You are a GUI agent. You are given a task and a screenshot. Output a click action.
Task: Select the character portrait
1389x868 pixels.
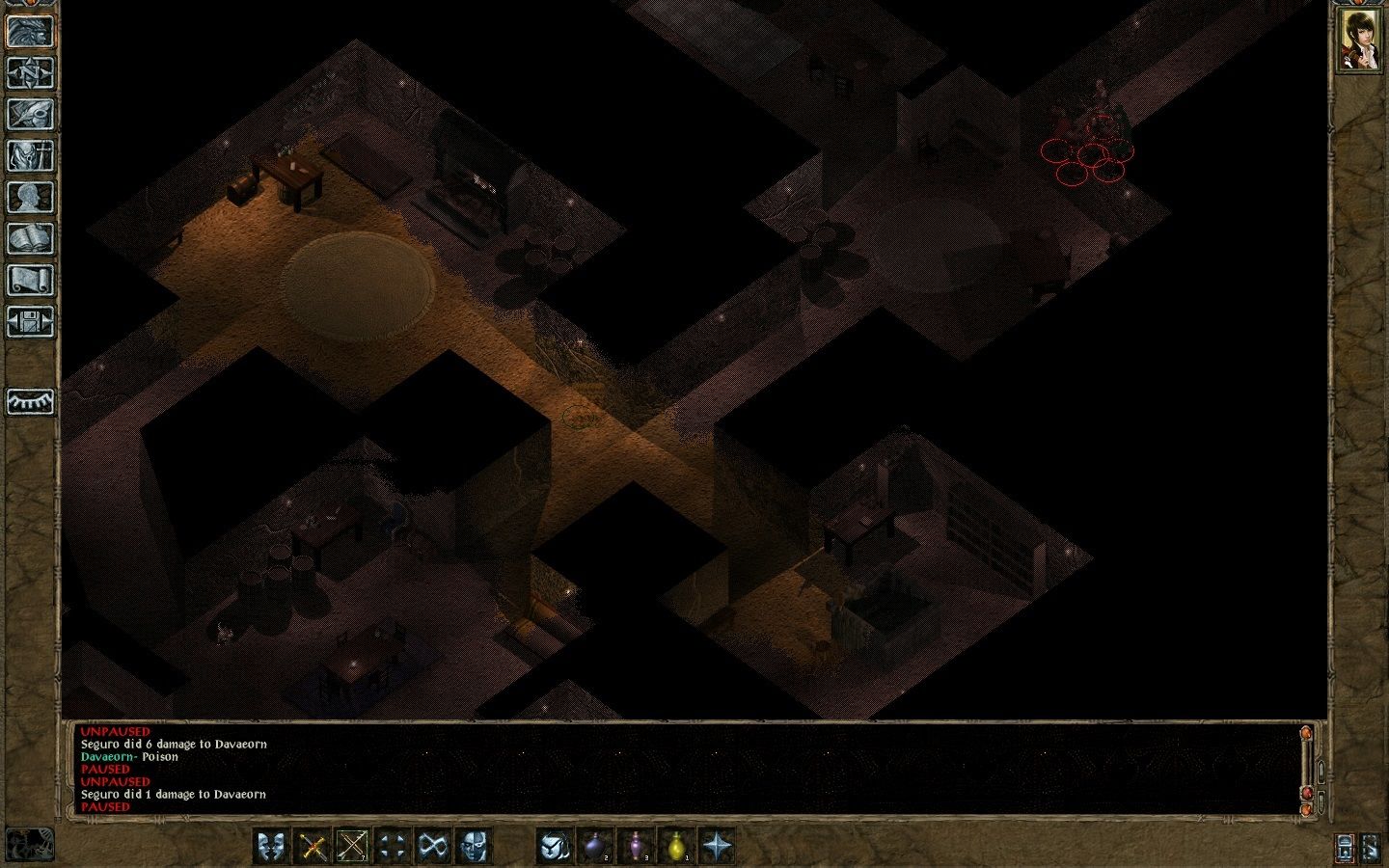tap(1358, 42)
